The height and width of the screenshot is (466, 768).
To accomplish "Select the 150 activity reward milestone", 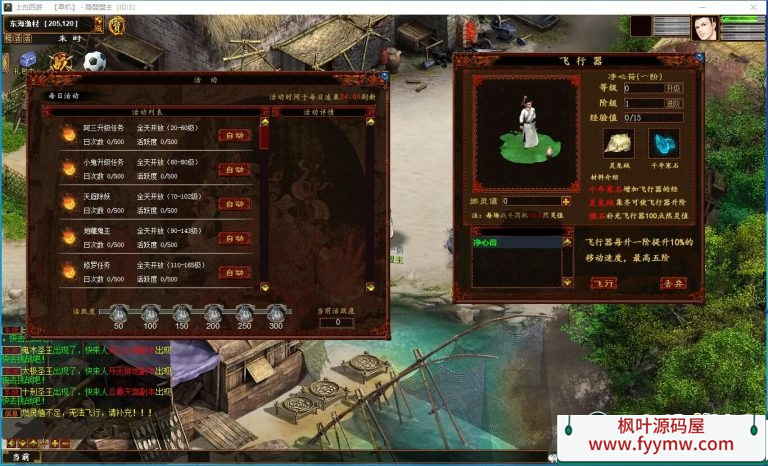I will coord(181,313).
